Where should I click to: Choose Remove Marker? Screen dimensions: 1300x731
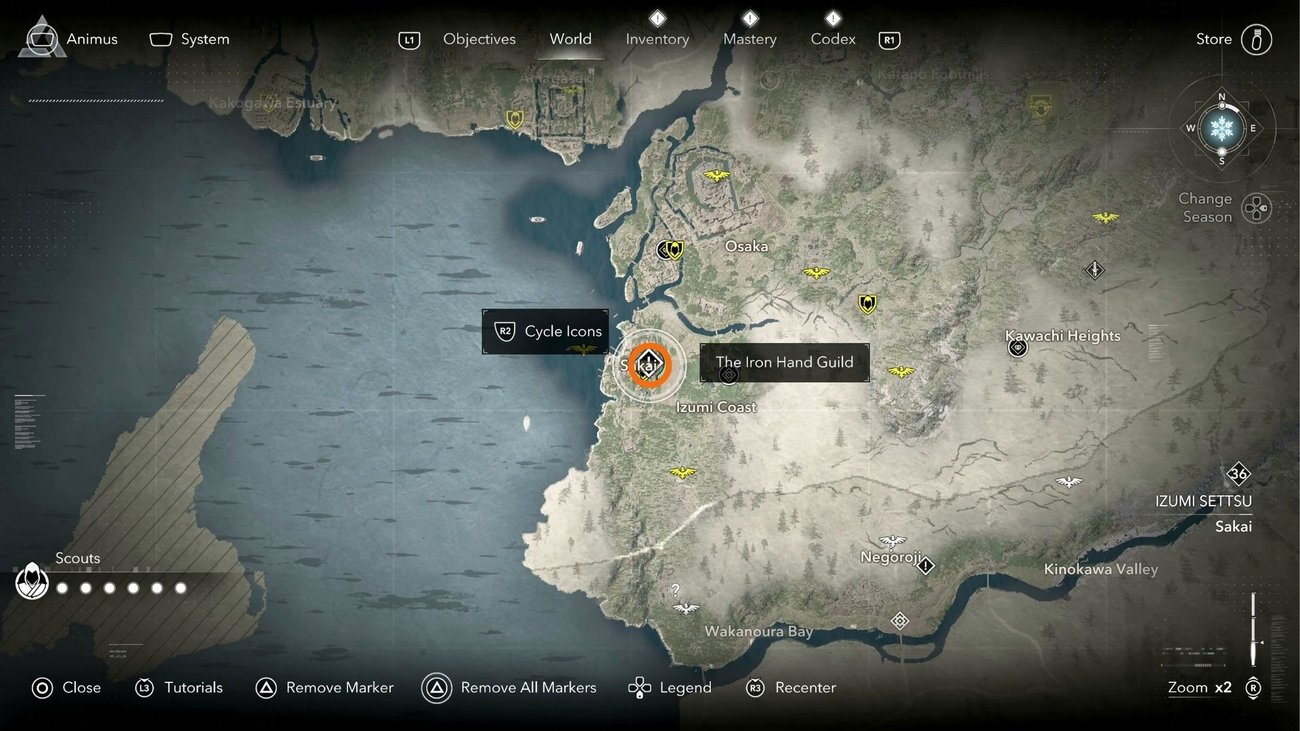click(x=324, y=688)
